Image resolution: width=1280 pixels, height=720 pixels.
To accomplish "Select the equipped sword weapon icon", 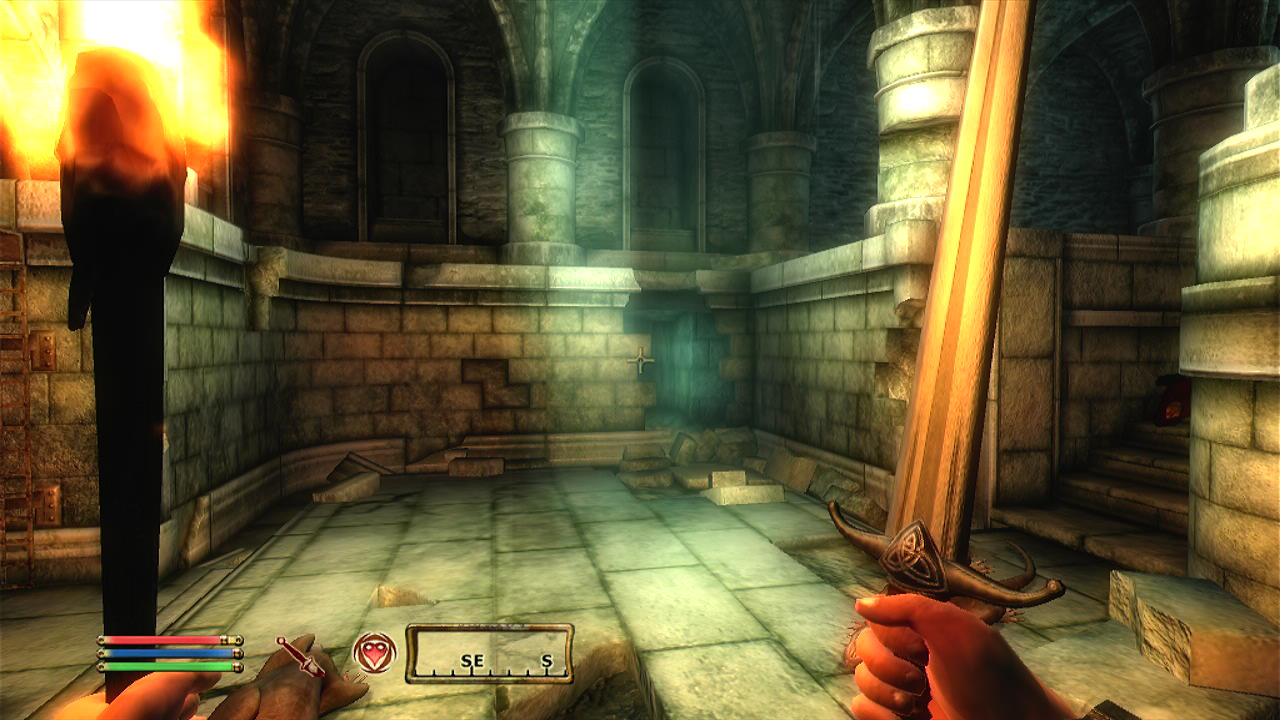I will click(x=300, y=654).
